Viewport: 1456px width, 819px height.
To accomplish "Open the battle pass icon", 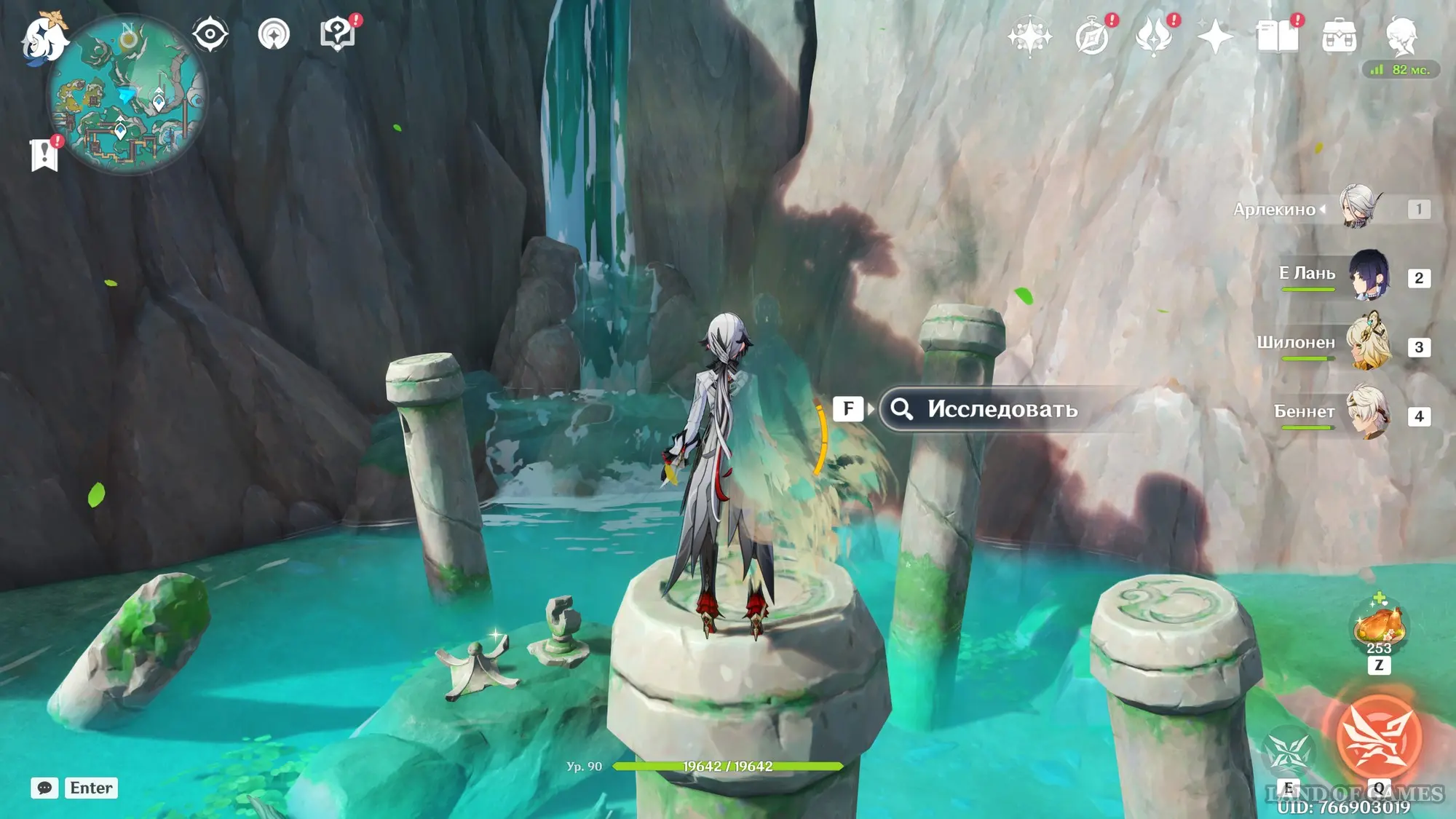I will tap(1154, 36).
